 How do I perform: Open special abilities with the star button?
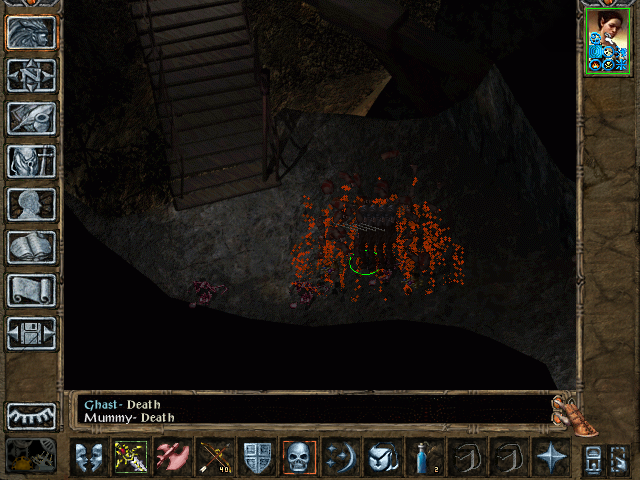click(548, 457)
